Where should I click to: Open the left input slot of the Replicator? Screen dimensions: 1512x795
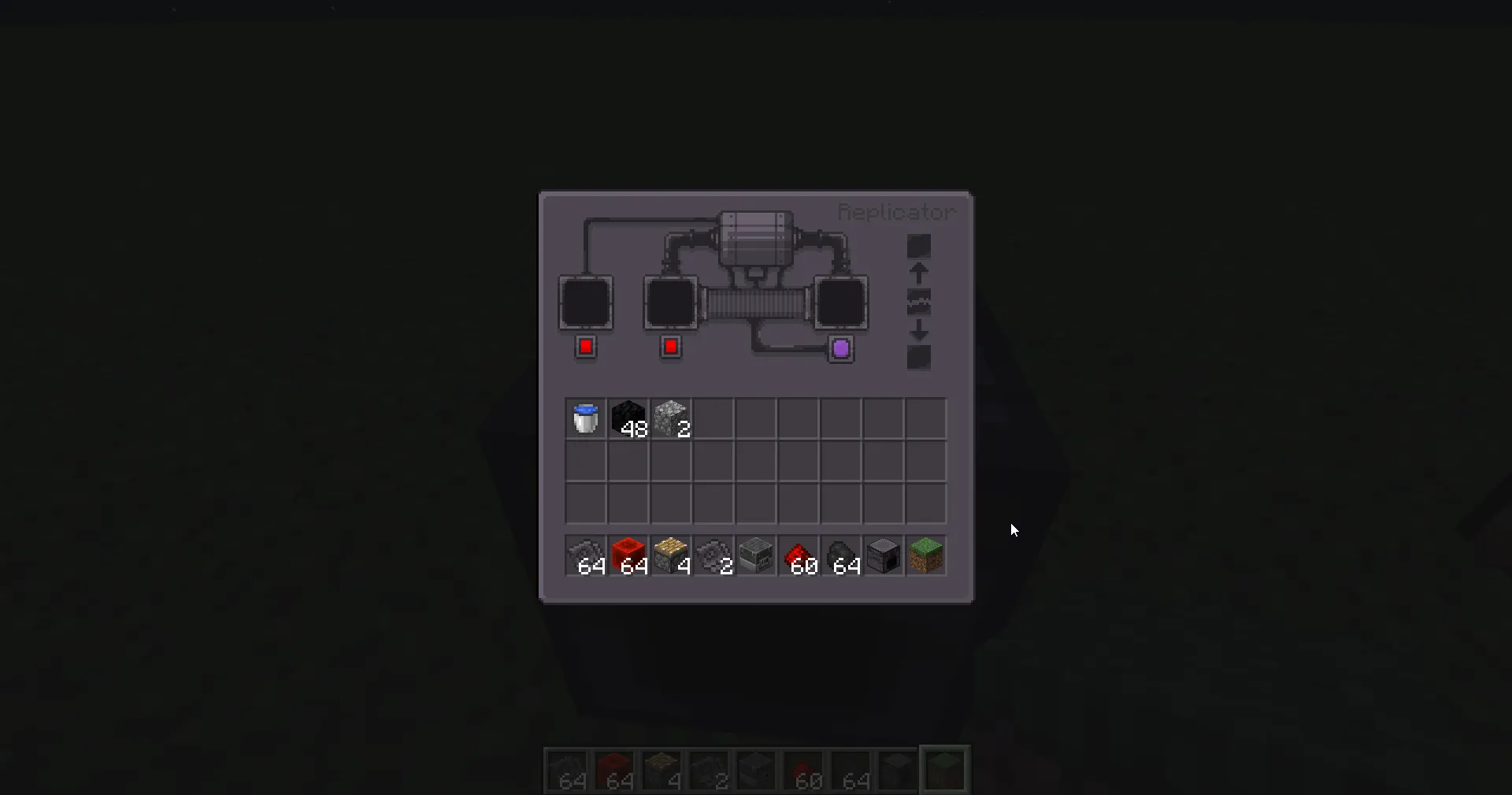click(x=585, y=303)
